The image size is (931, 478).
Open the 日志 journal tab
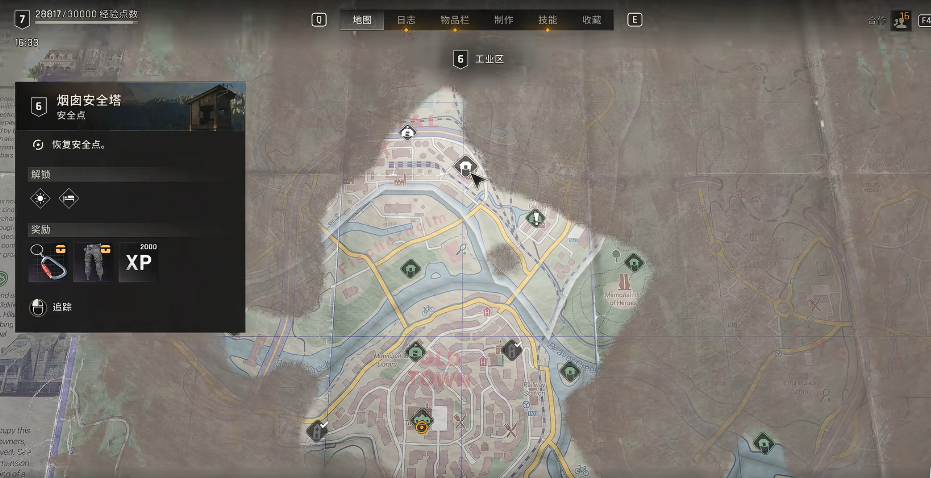[x=406, y=20]
